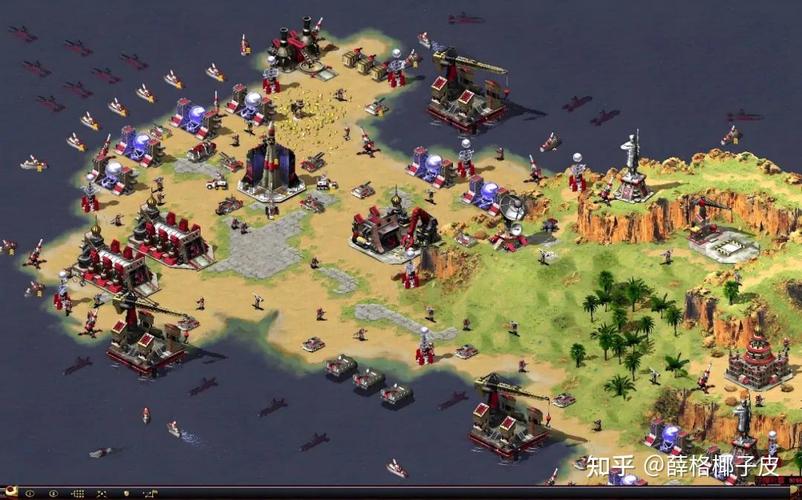
Task: Click the red round button on command bar
Action: [x=11, y=490]
